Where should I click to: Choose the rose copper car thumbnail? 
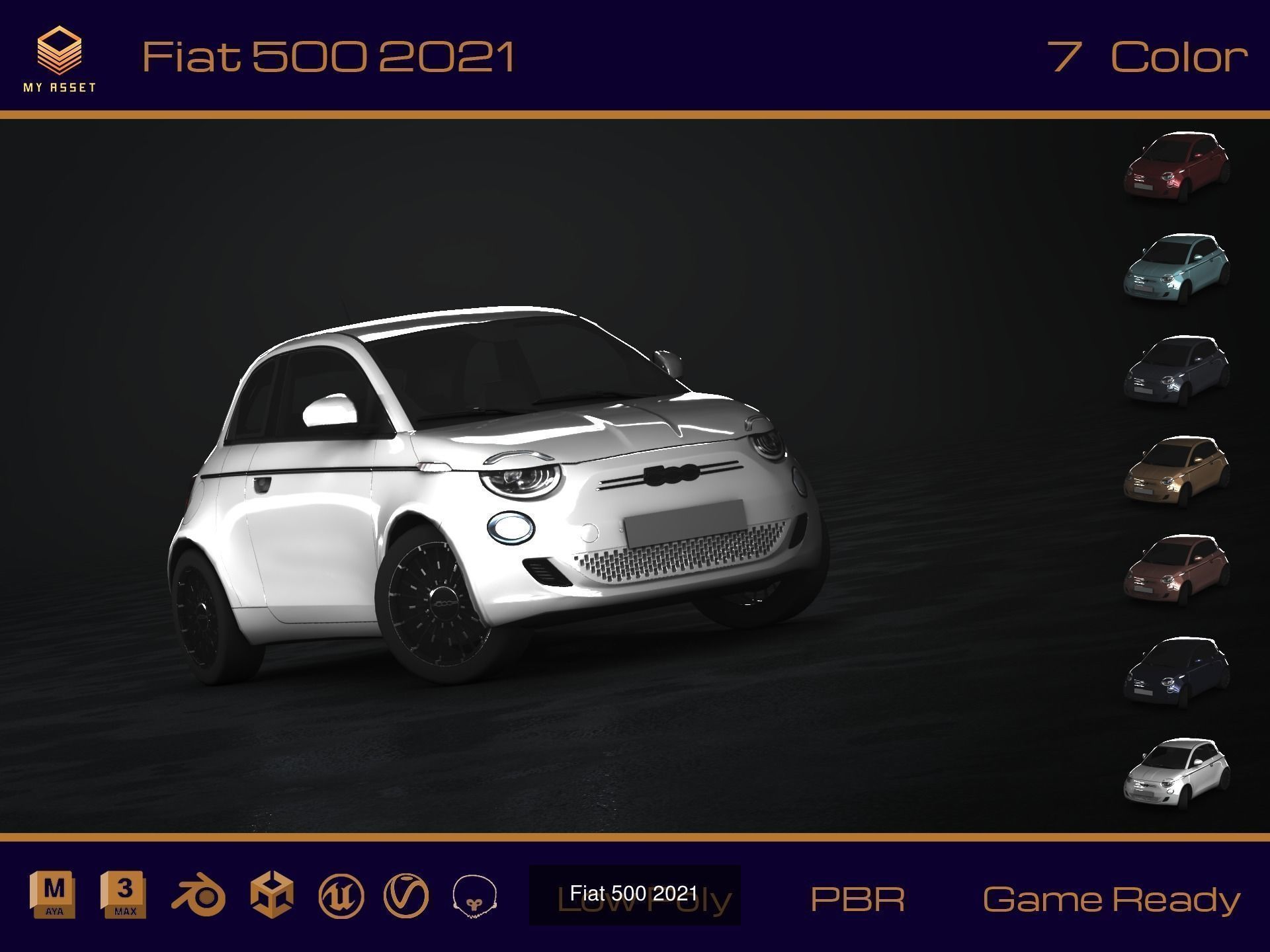(x=1176, y=570)
